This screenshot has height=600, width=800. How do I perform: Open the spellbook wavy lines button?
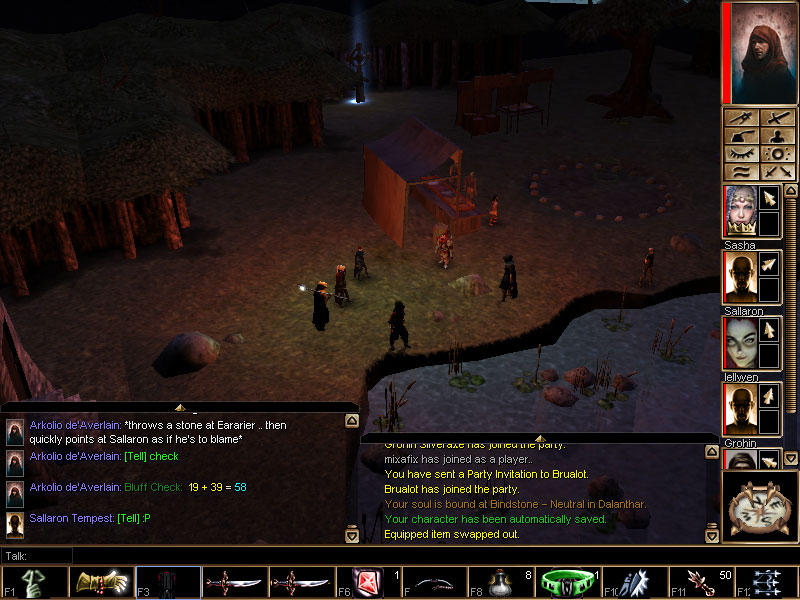tap(739, 172)
